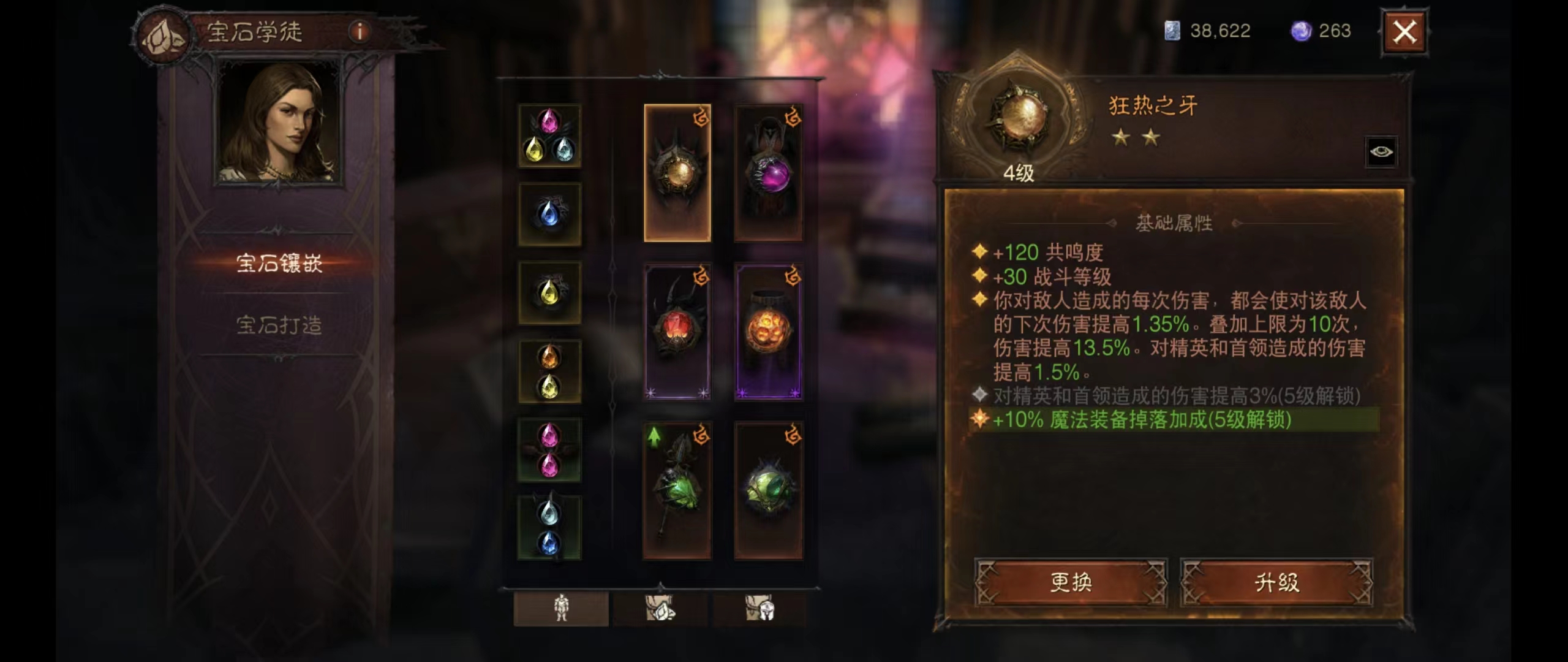Click the platinum currency icon showing 38,622

(1174, 29)
